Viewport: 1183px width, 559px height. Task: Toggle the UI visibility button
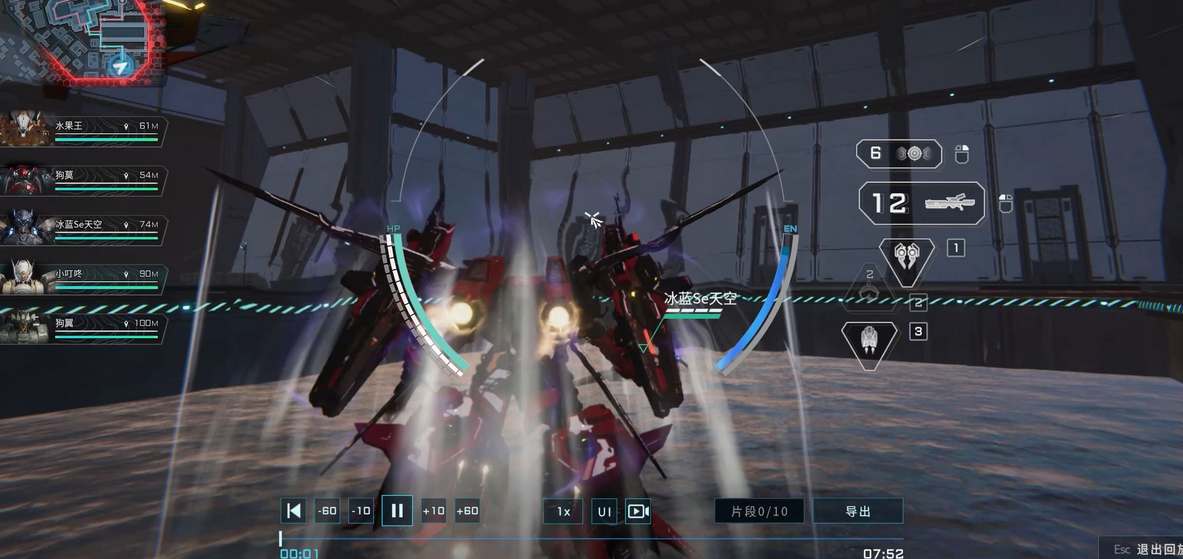coord(604,511)
